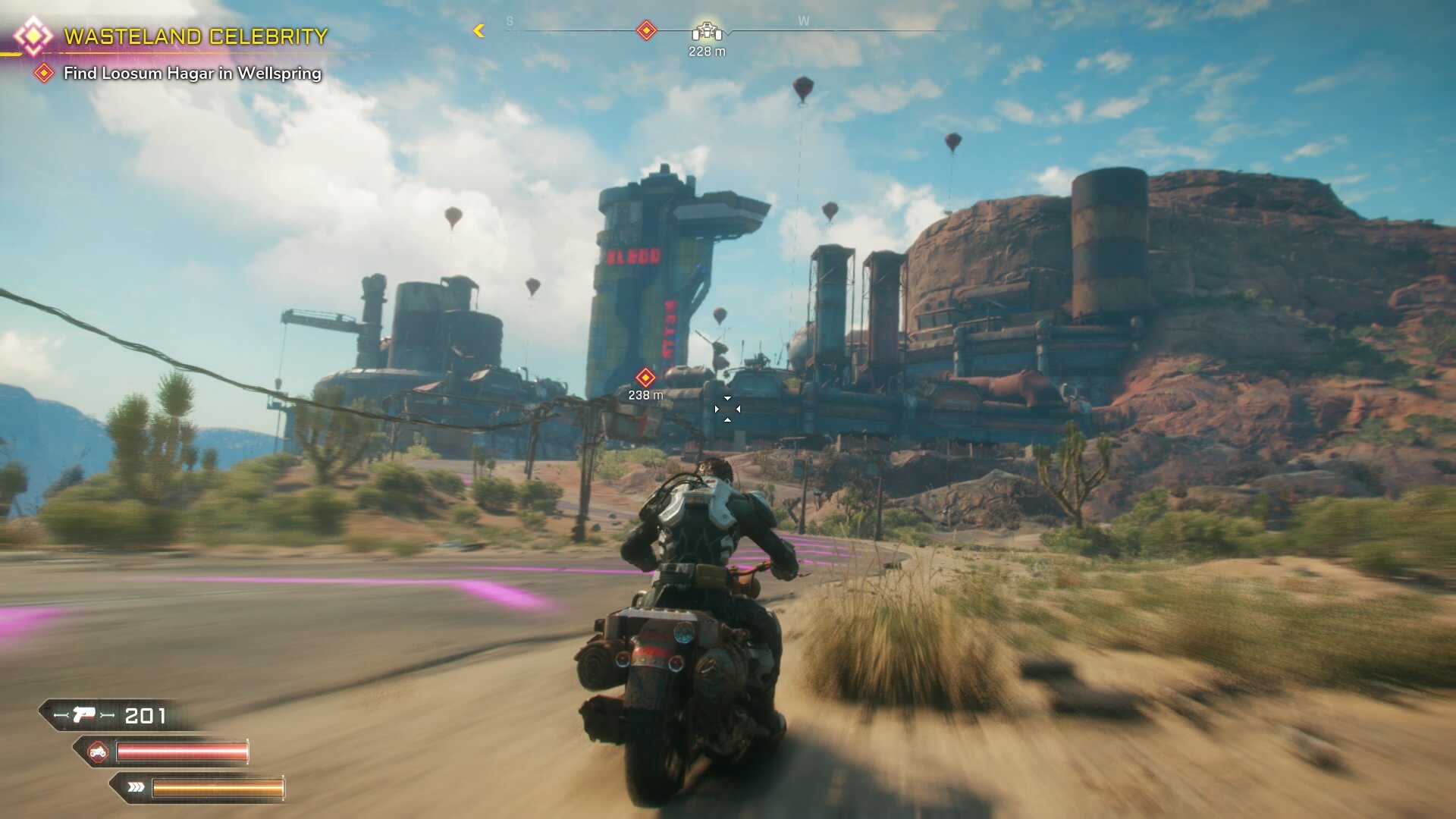Open the Wasteland Celebrity quest tracker

click(x=196, y=36)
